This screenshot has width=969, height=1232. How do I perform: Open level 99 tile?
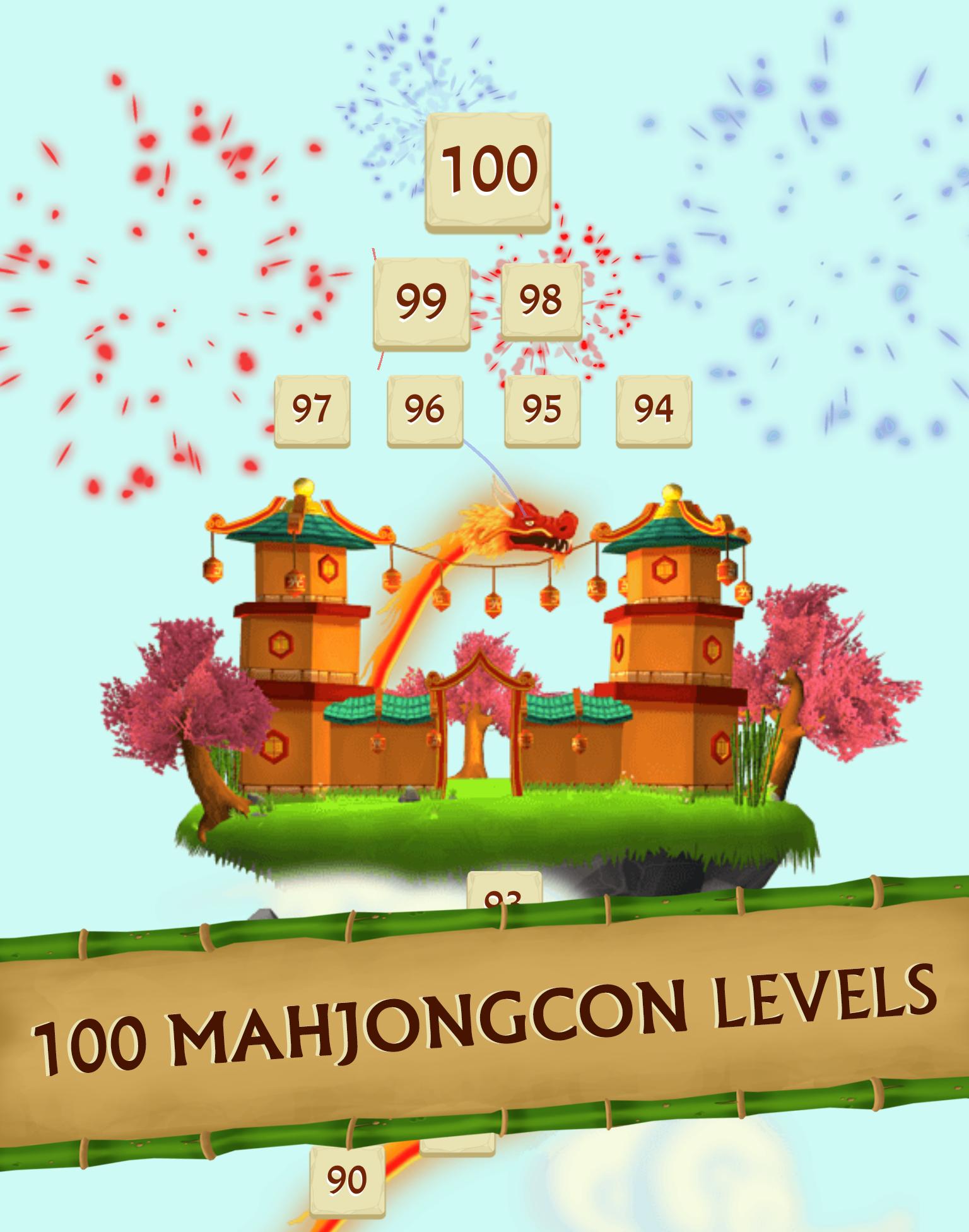pyautogui.click(x=421, y=303)
